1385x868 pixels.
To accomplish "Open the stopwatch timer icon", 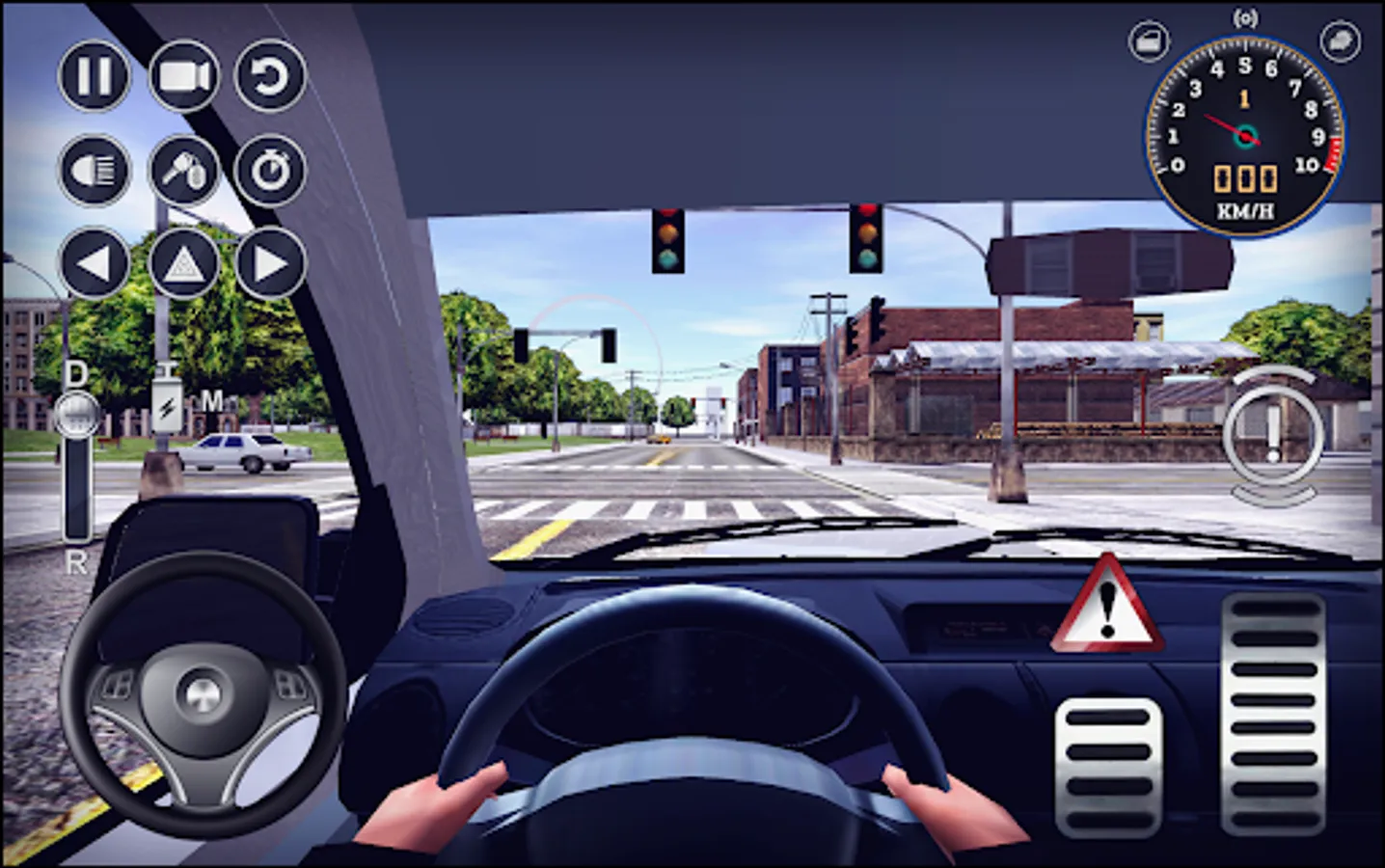I will 271,171.
